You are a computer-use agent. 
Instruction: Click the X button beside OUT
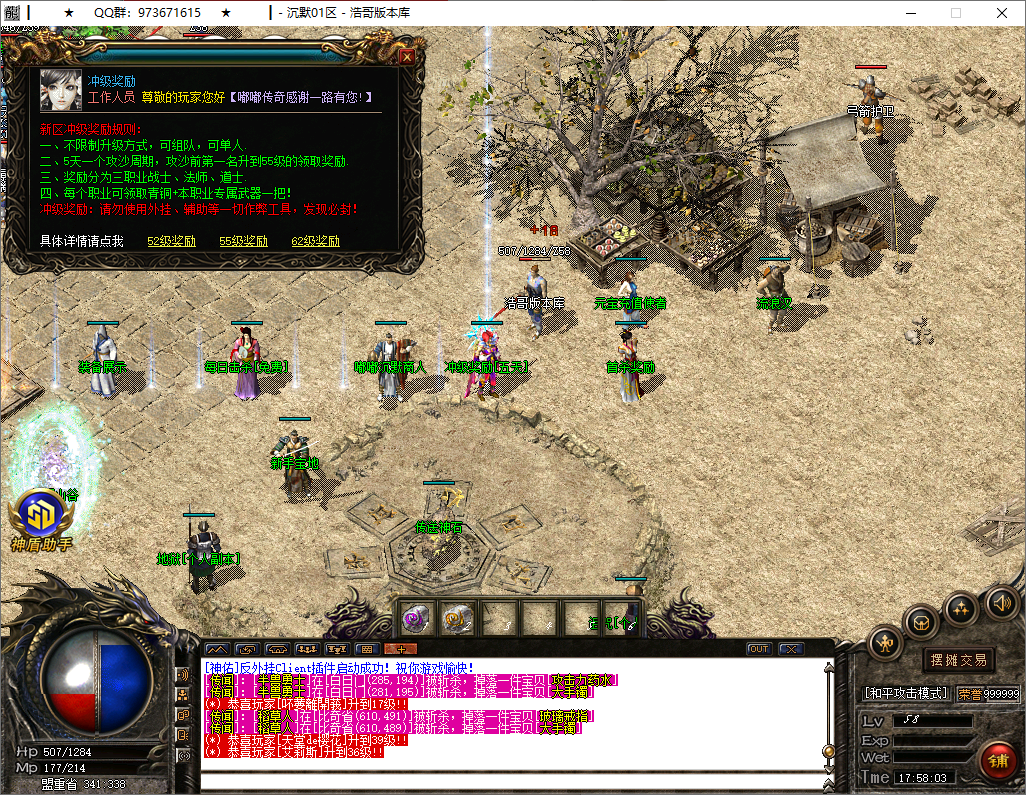pos(790,649)
